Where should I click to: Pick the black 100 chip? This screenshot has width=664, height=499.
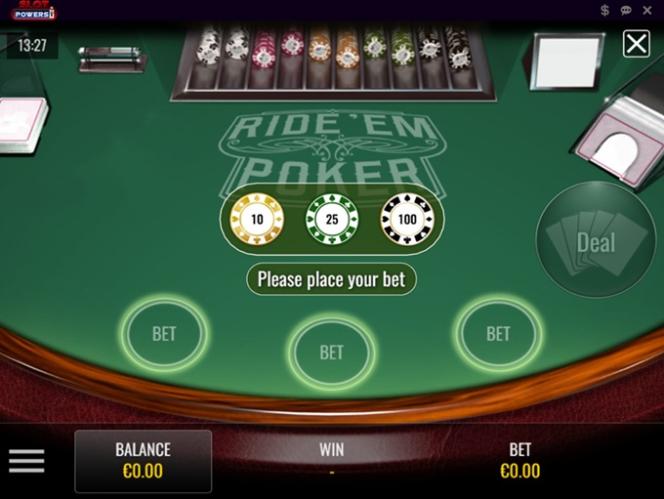coord(407,219)
